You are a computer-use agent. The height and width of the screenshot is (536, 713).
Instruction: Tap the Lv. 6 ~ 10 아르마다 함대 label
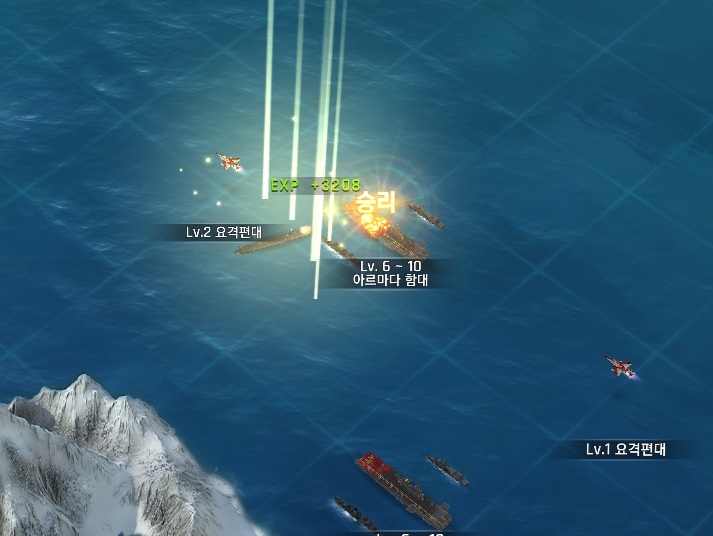[390, 273]
